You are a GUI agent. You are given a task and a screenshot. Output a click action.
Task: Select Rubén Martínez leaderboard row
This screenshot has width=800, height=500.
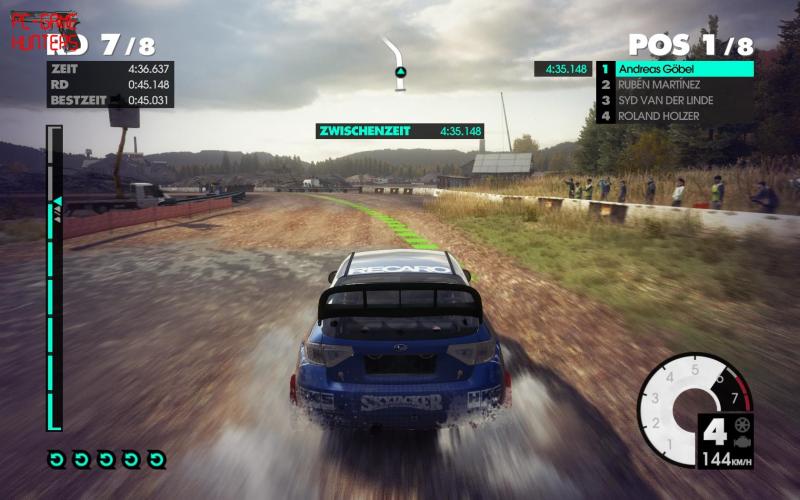[675, 85]
